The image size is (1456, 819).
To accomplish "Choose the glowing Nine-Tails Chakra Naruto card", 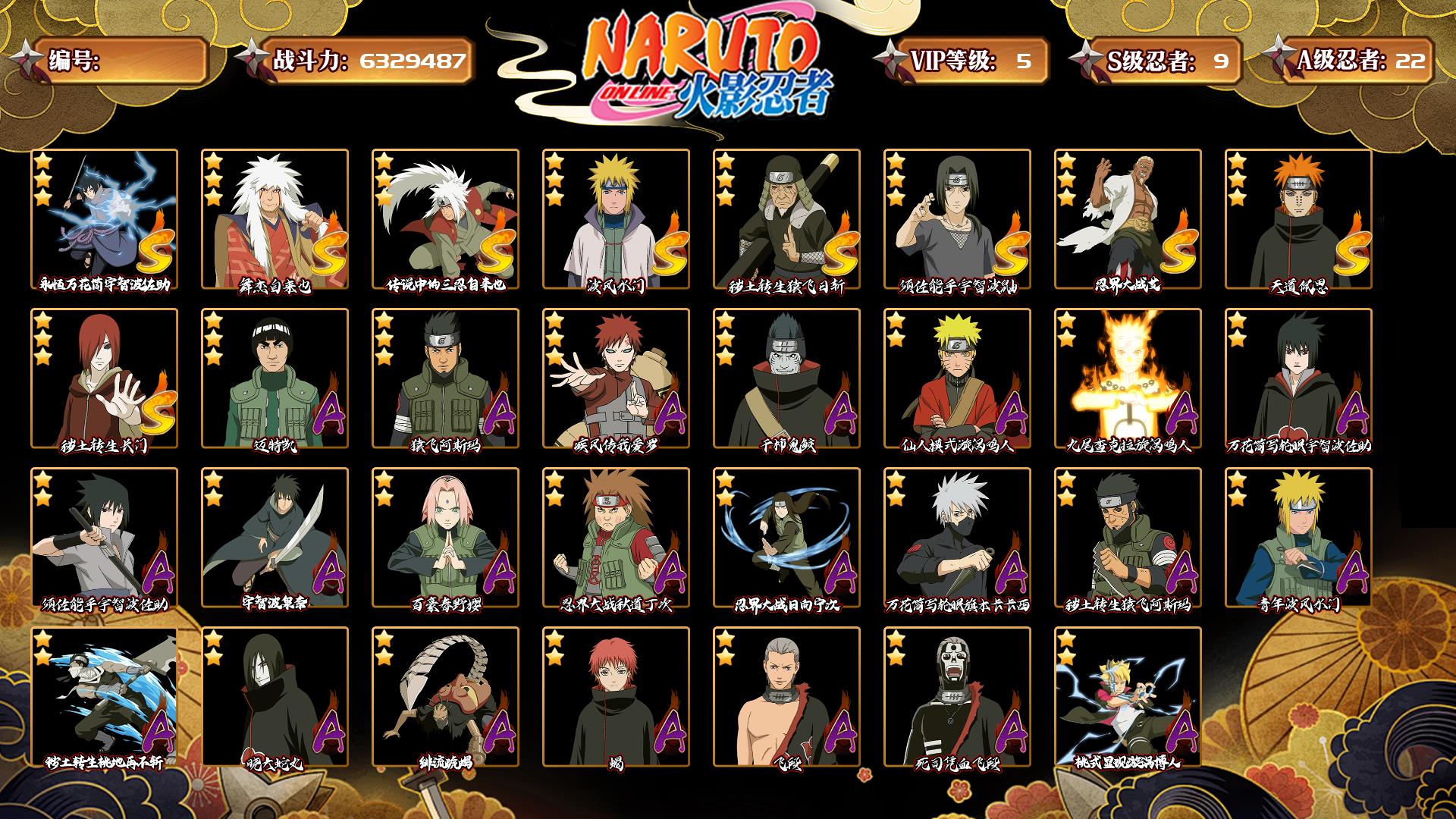I will coord(1128,378).
